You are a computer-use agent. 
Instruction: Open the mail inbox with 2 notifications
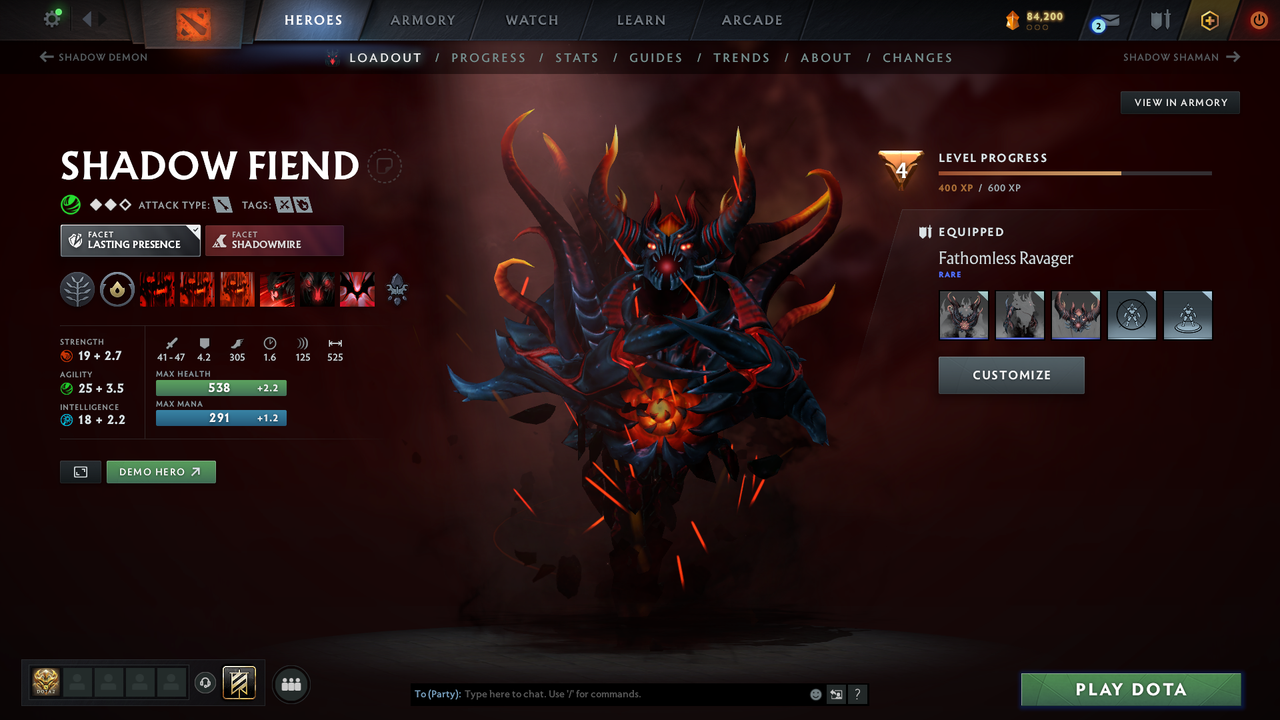[x=1104, y=20]
